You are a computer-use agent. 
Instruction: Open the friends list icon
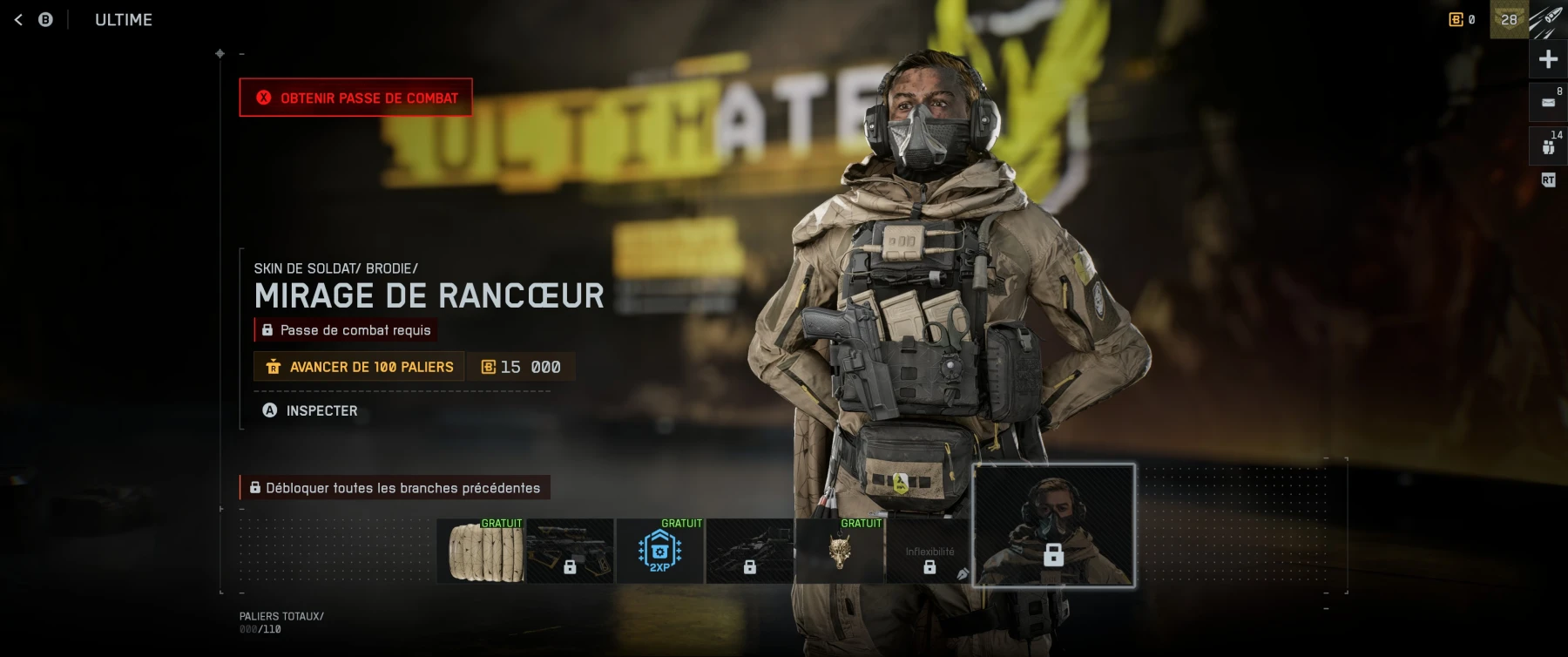coord(1548,146)
